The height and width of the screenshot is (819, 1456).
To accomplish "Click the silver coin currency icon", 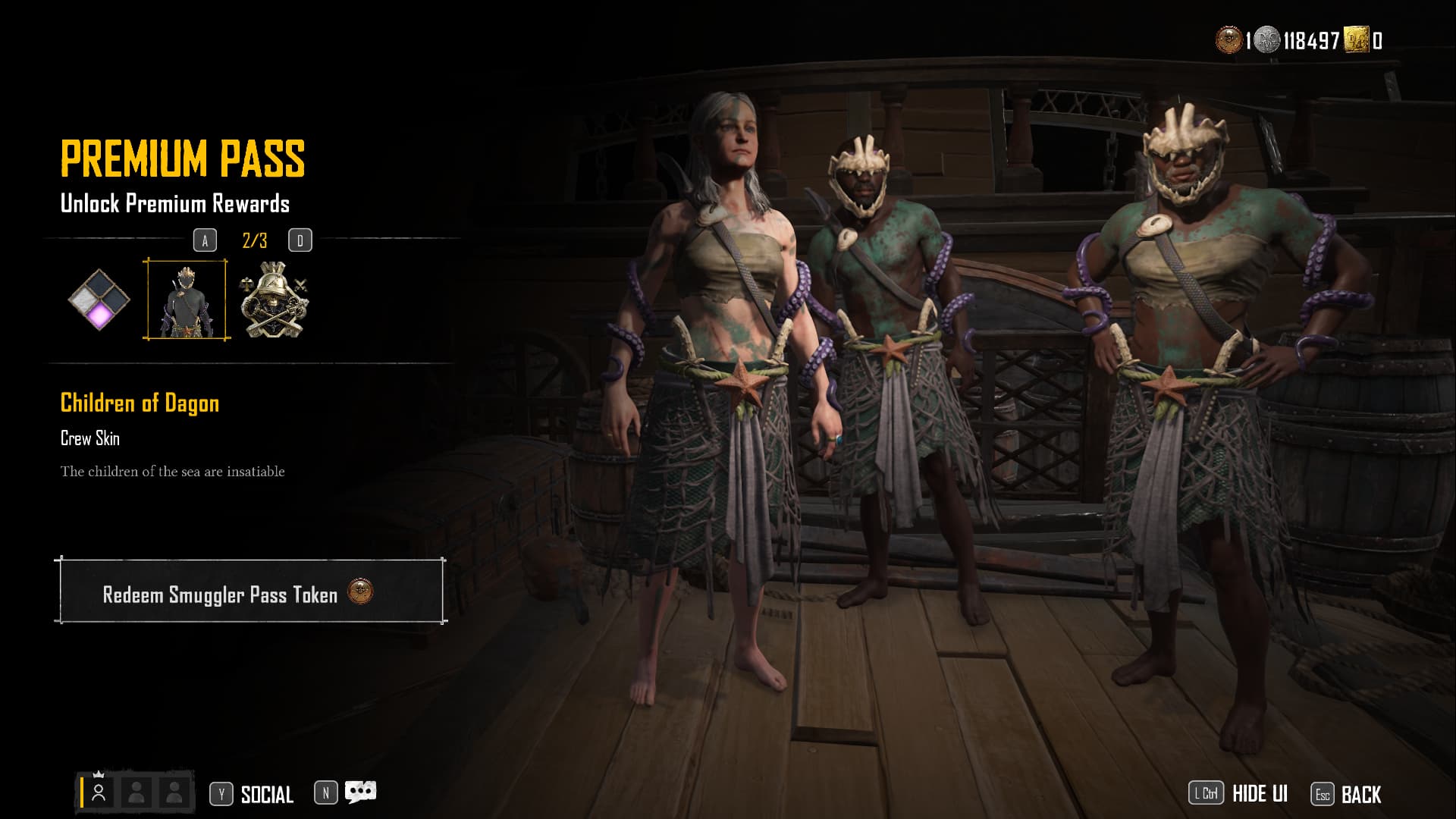I will [x=1266, y=40].
